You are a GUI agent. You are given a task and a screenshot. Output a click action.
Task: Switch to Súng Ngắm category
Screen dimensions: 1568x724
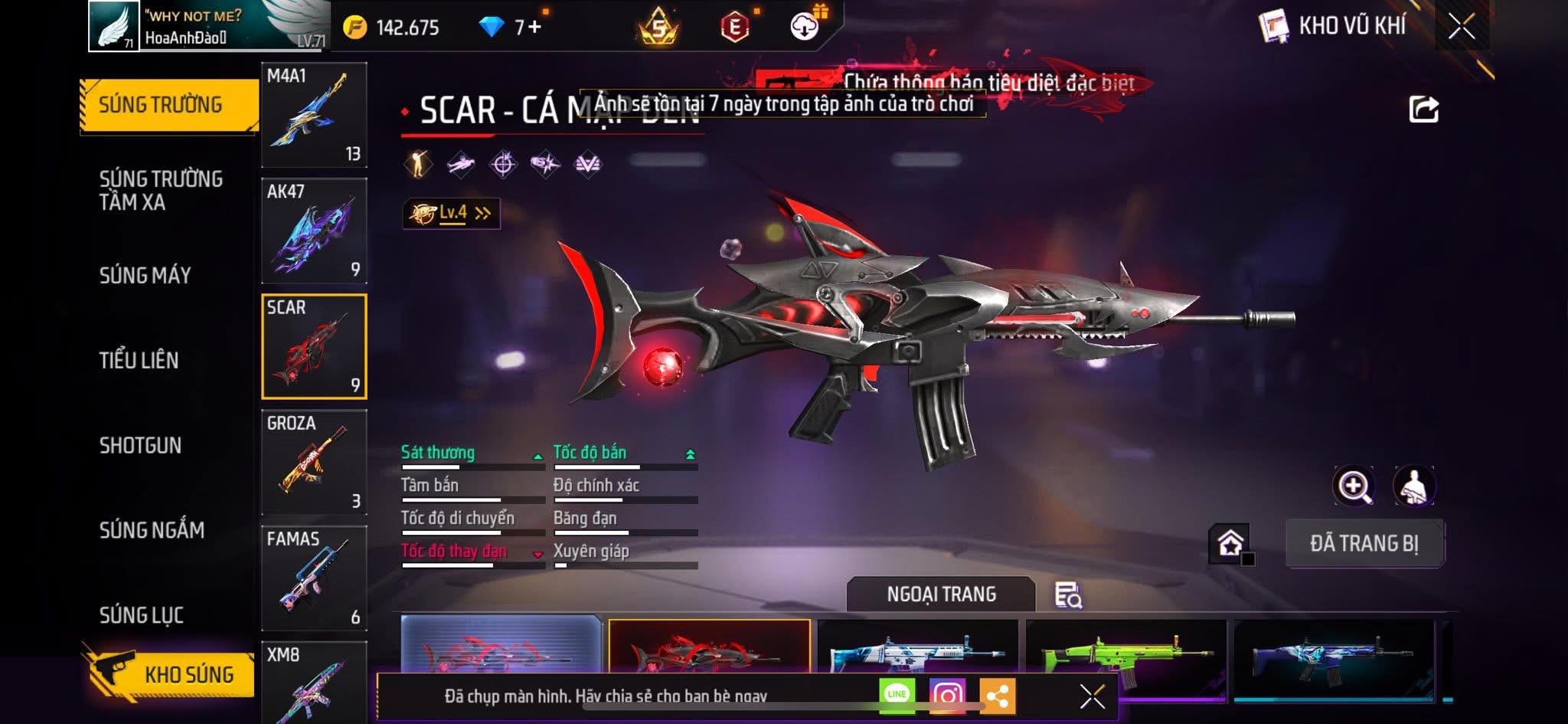[152, 530]
